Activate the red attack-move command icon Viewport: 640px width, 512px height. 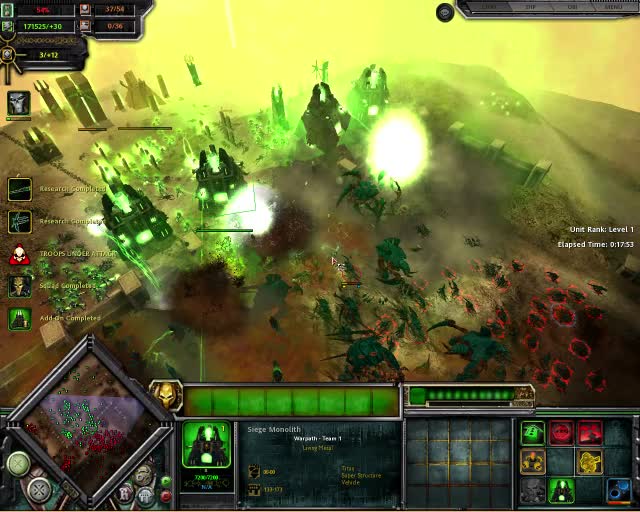tap(590, 433)
